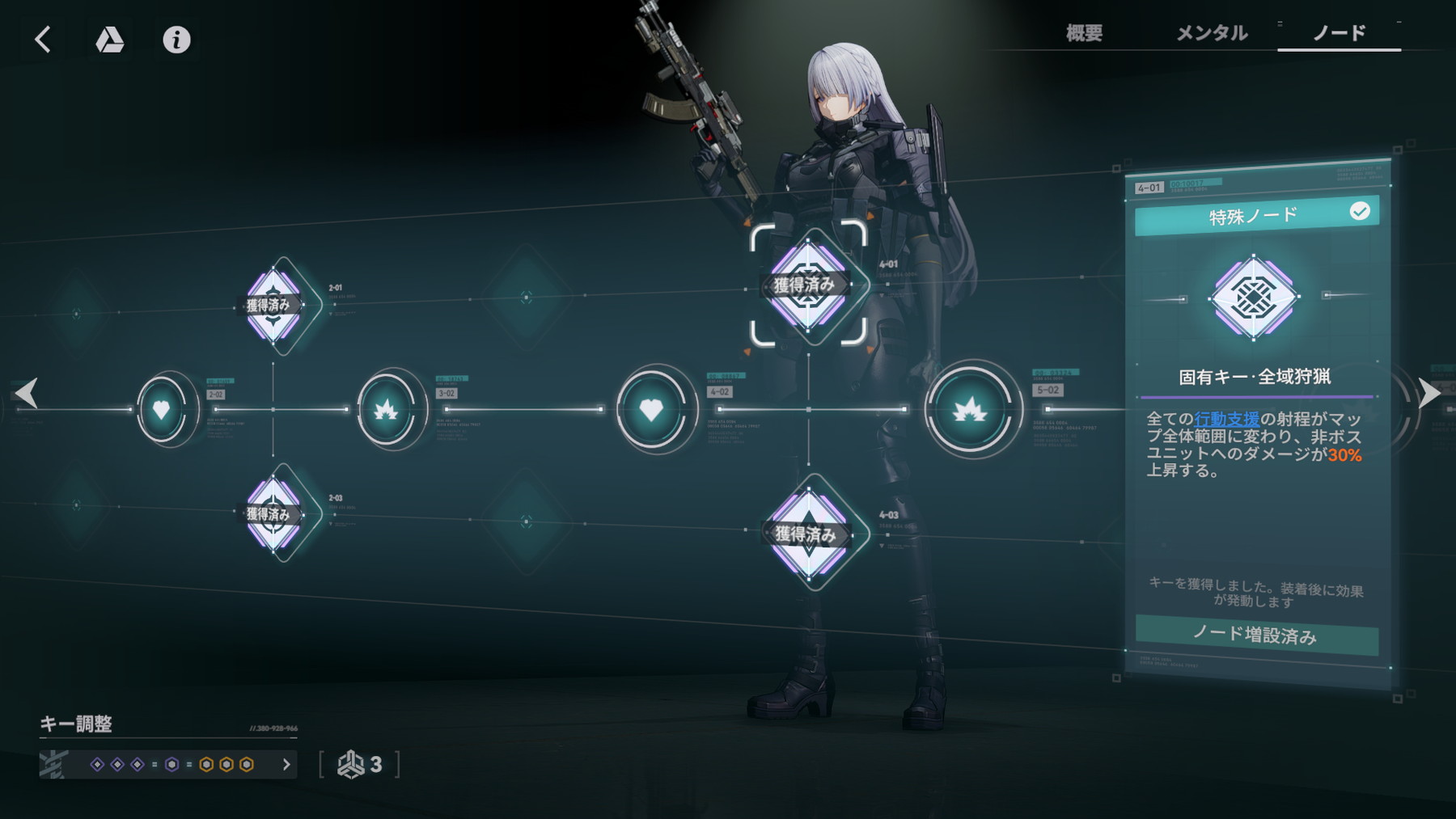Click the ノード増設済み button

[x=1256, y=635]
